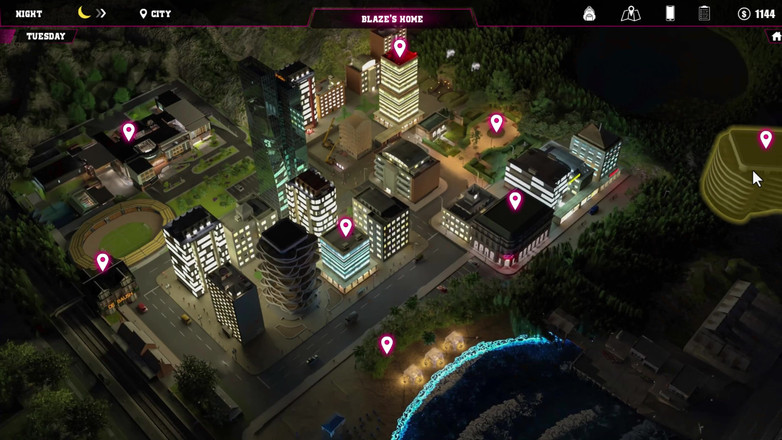Select the pin atop the tall lit tower
The width and height of the screenshot is (782, 440).
(x=400, y=48)
